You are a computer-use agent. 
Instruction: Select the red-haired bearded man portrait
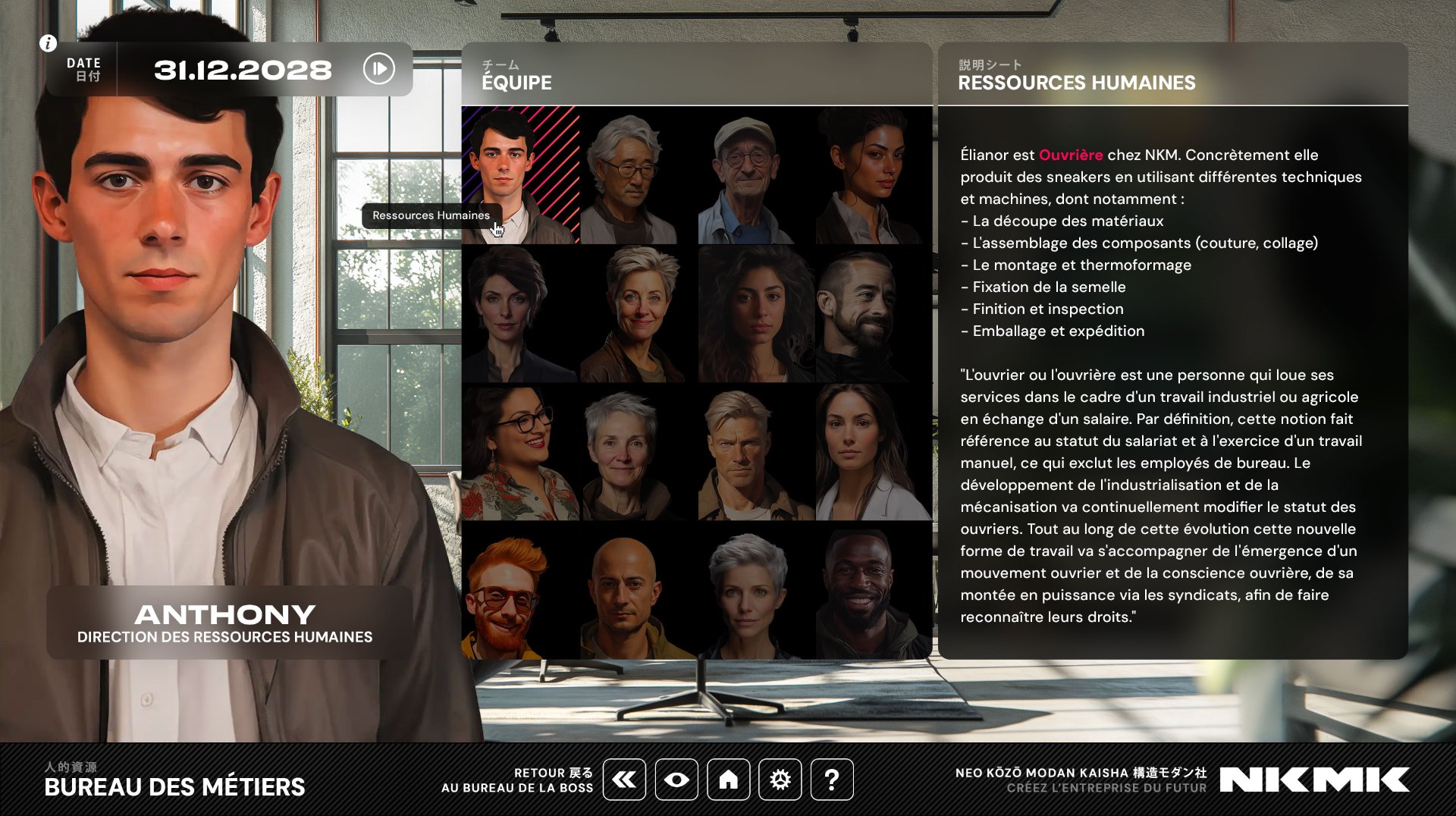pyautogui.click(x=520, y=590)
